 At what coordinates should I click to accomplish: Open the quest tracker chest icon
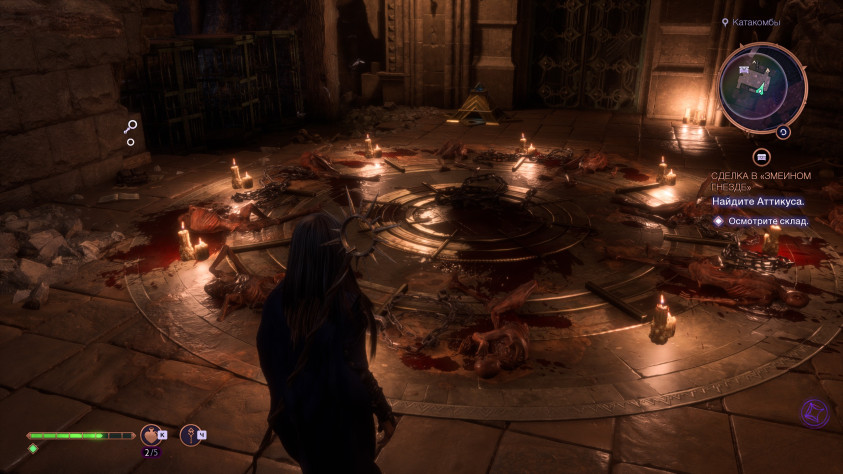(x=761, y=157)
